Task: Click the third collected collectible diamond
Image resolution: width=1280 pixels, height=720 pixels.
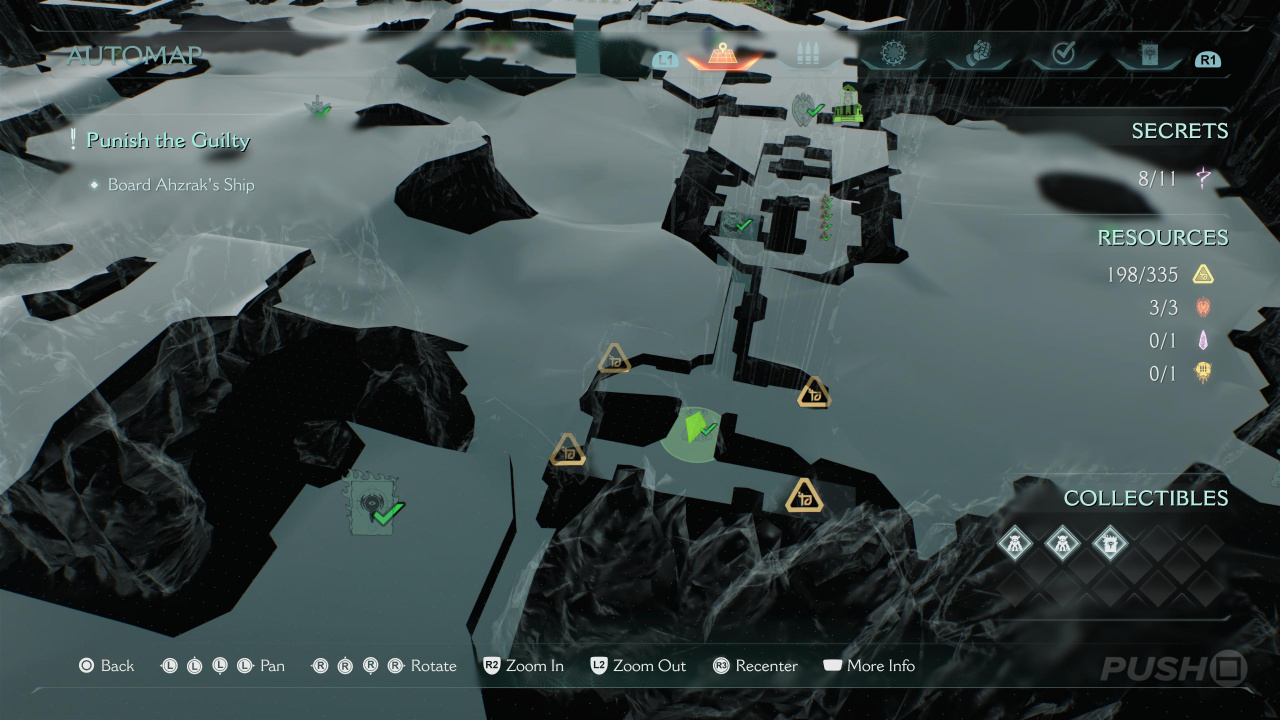Action: coord(1109,544)
